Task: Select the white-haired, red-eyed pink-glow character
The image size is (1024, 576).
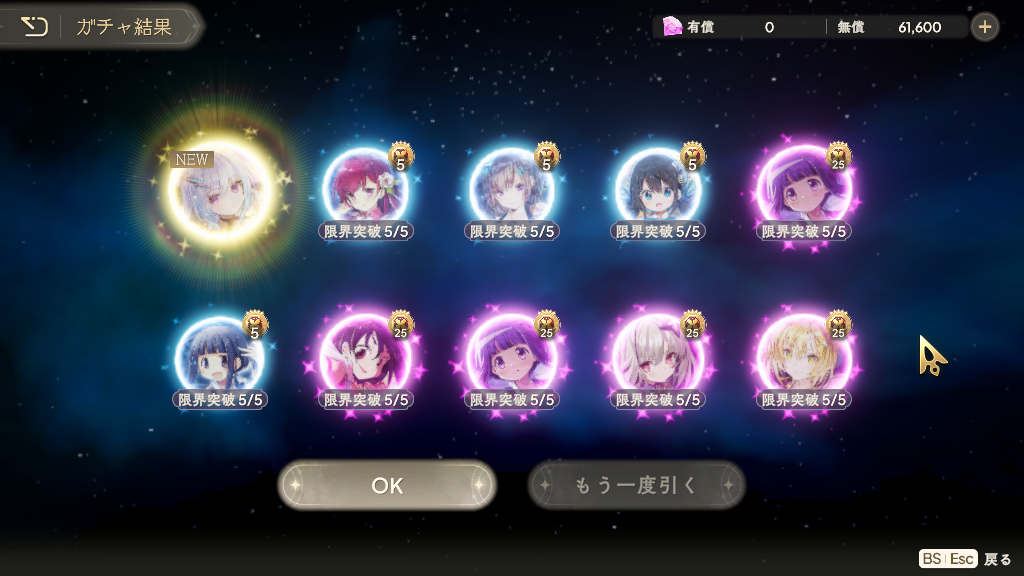Action: (x=658, y=357)
